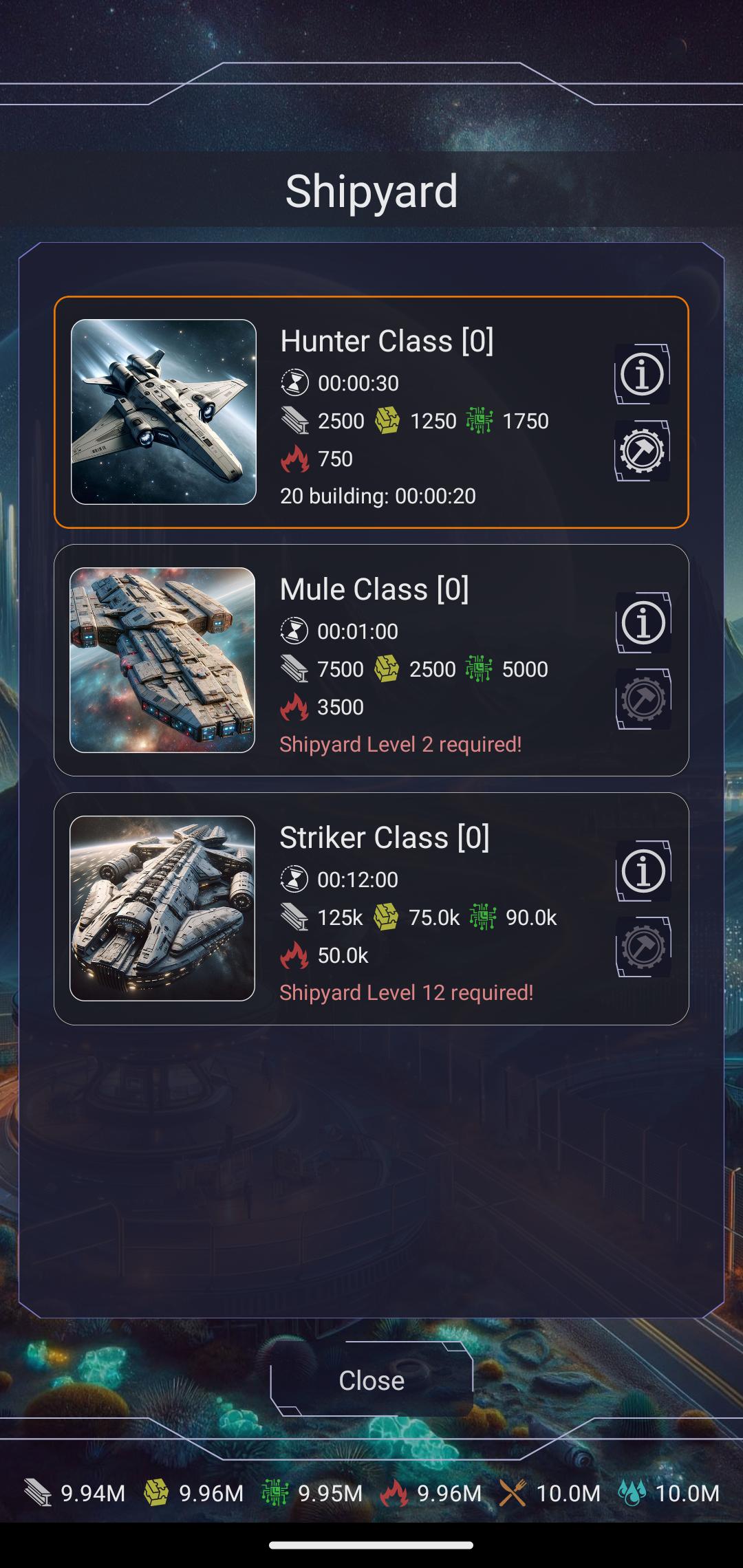Select the Striker Class ship thumbnail
Viewport: 743px width, 1568px height.
pos(162,908)
